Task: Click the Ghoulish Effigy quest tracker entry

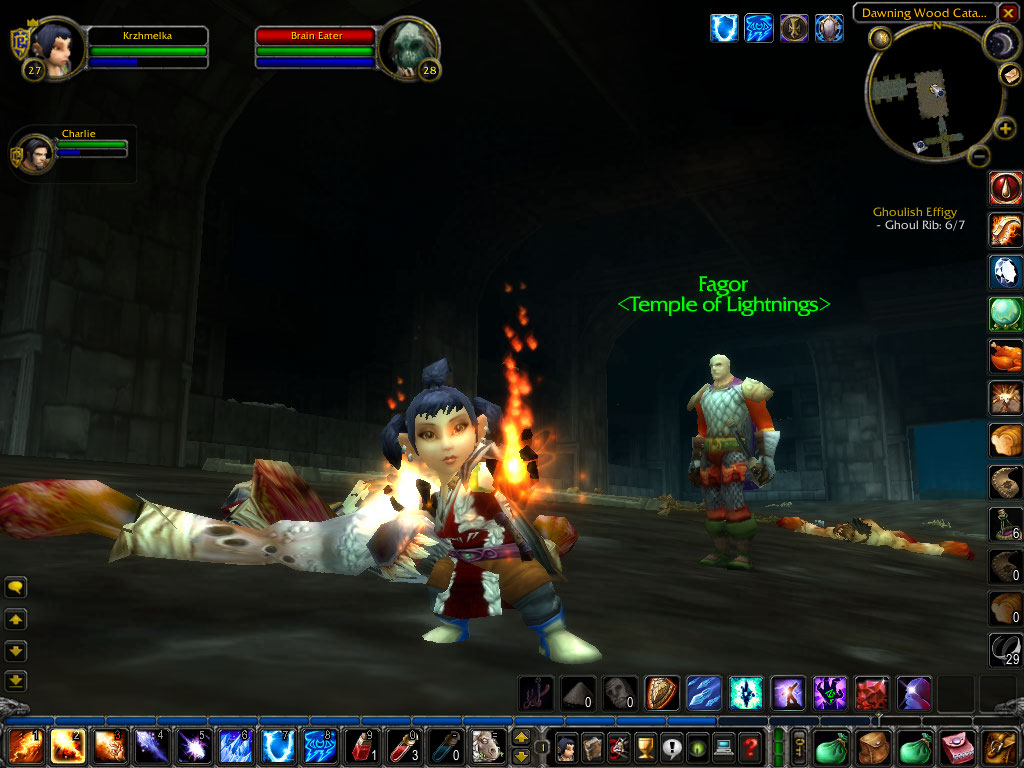Action: click(914, 212)
